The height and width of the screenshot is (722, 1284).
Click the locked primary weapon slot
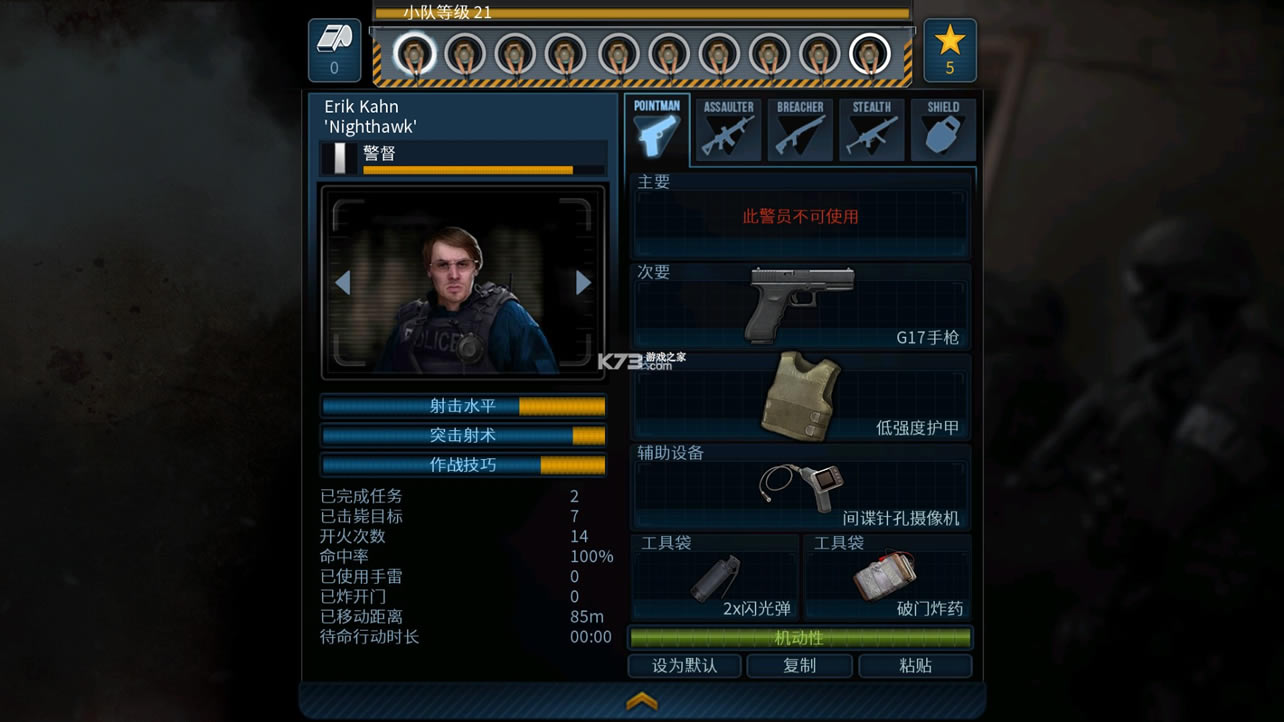(x=801, y=217)
